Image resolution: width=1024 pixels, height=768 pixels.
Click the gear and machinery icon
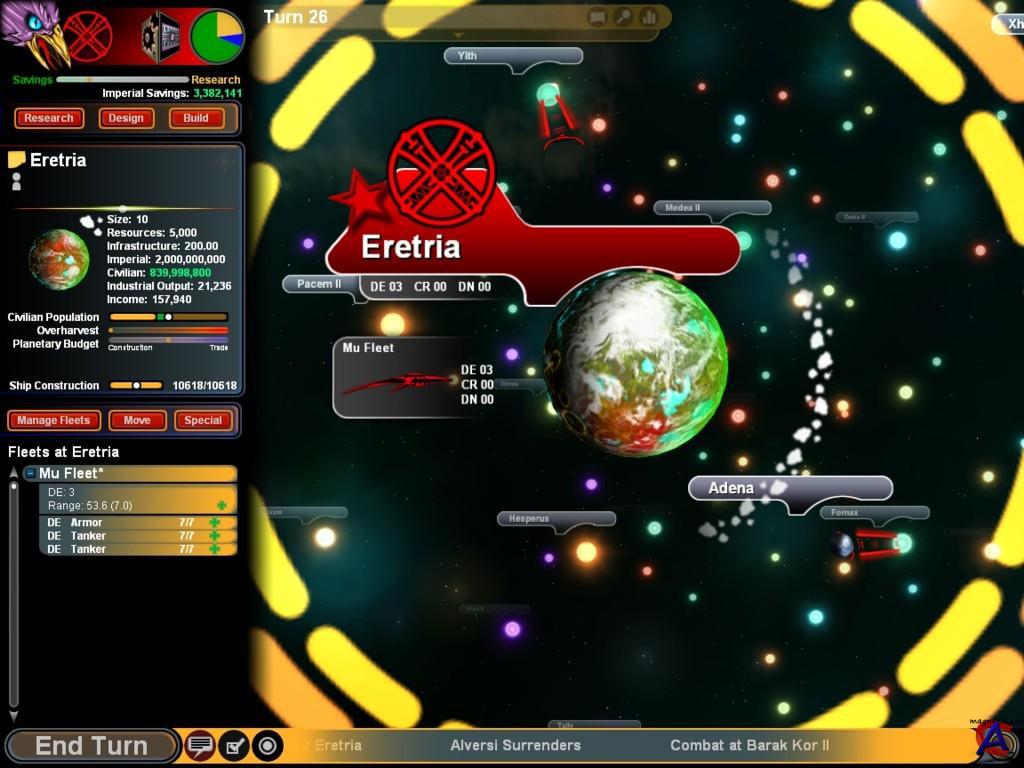(x=160, y=37)
